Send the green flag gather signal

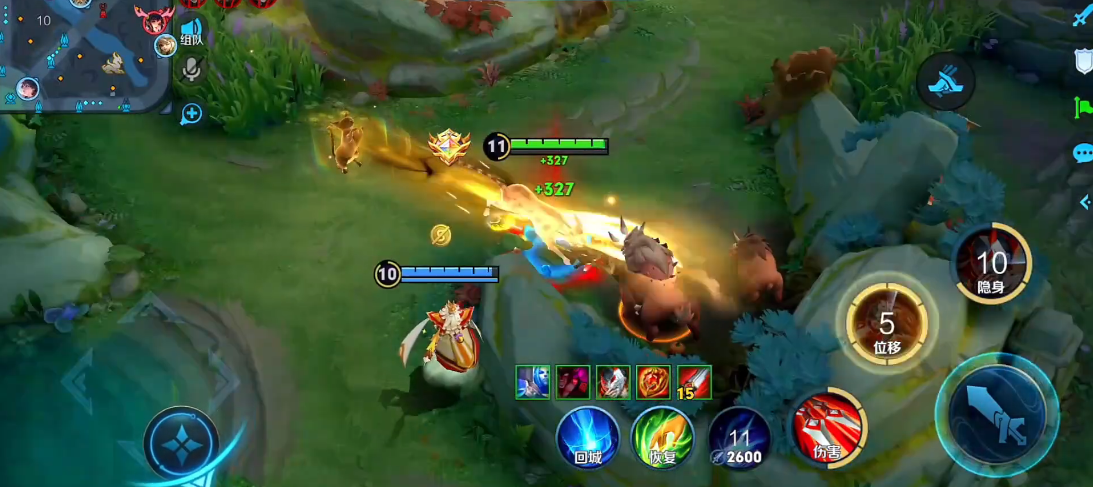[x=1083, y=107]
